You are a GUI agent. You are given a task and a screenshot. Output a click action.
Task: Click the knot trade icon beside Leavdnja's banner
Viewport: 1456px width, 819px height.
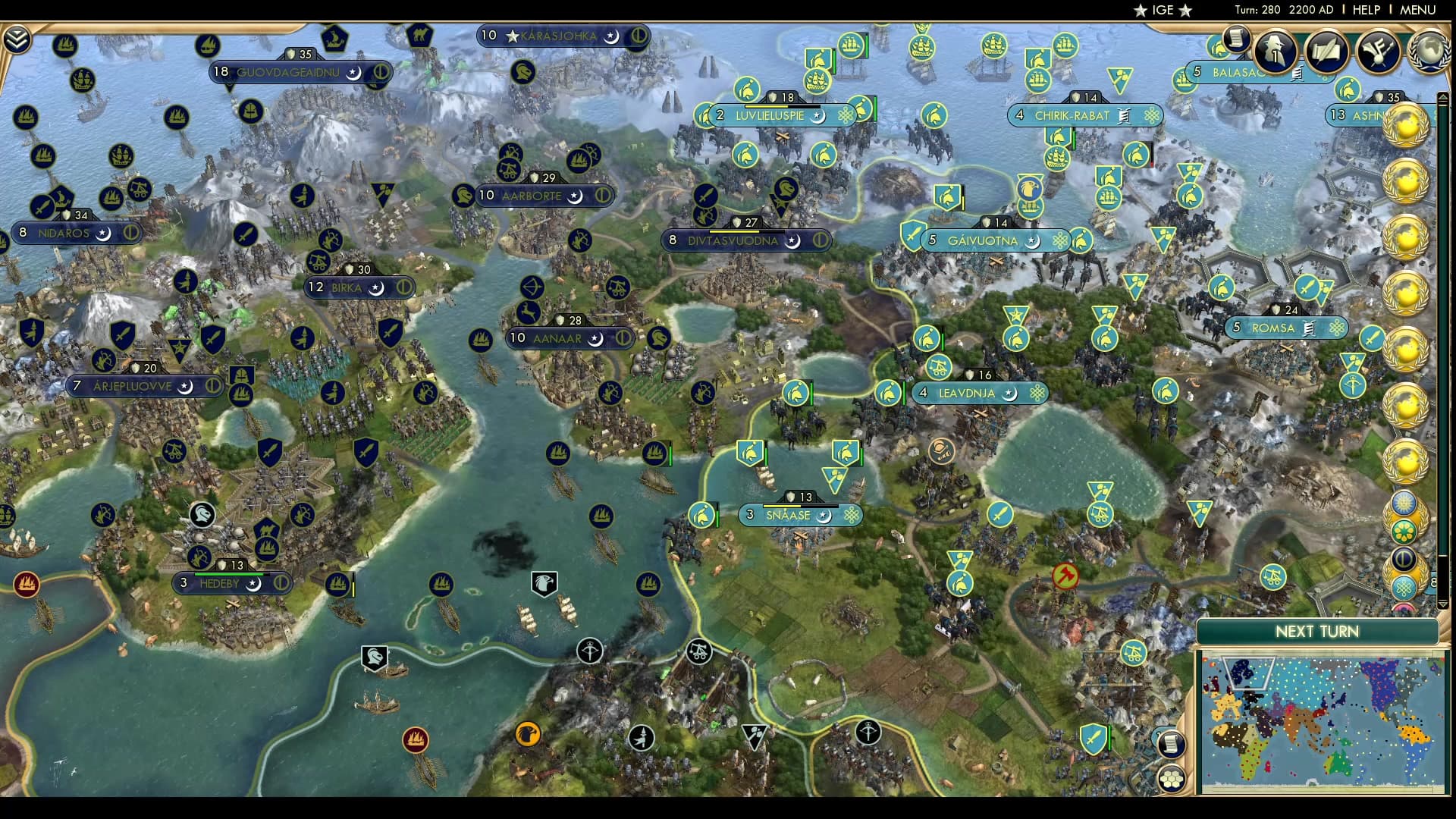click(1038, 394)
